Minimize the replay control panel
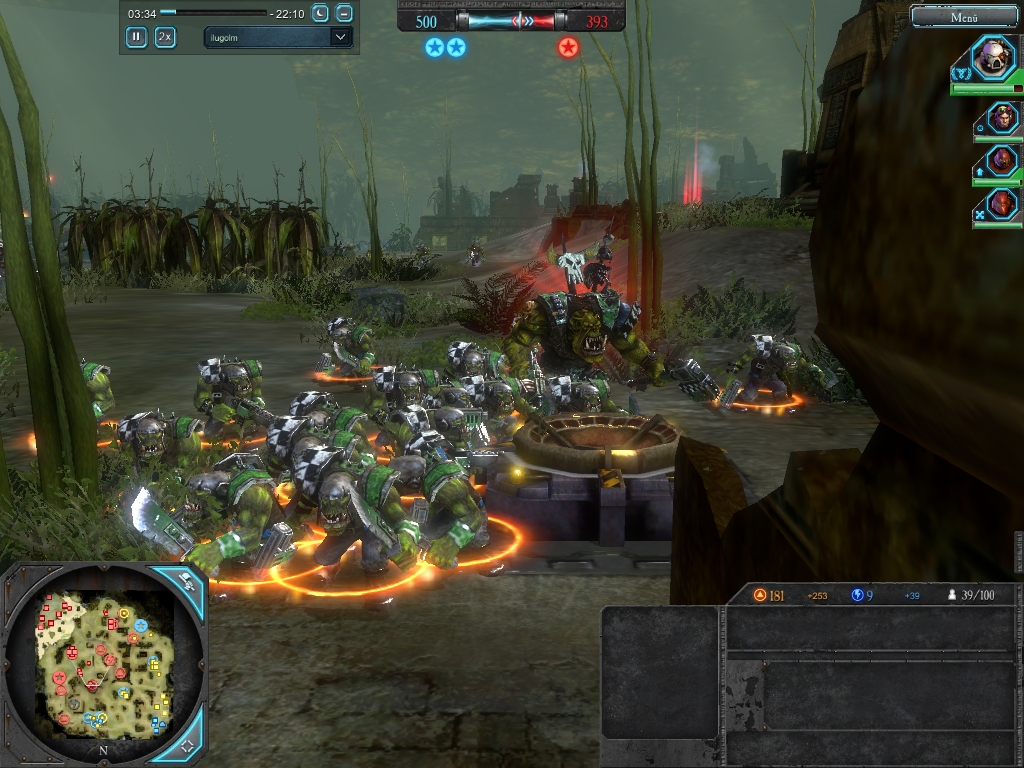 [x=344, y=13]
